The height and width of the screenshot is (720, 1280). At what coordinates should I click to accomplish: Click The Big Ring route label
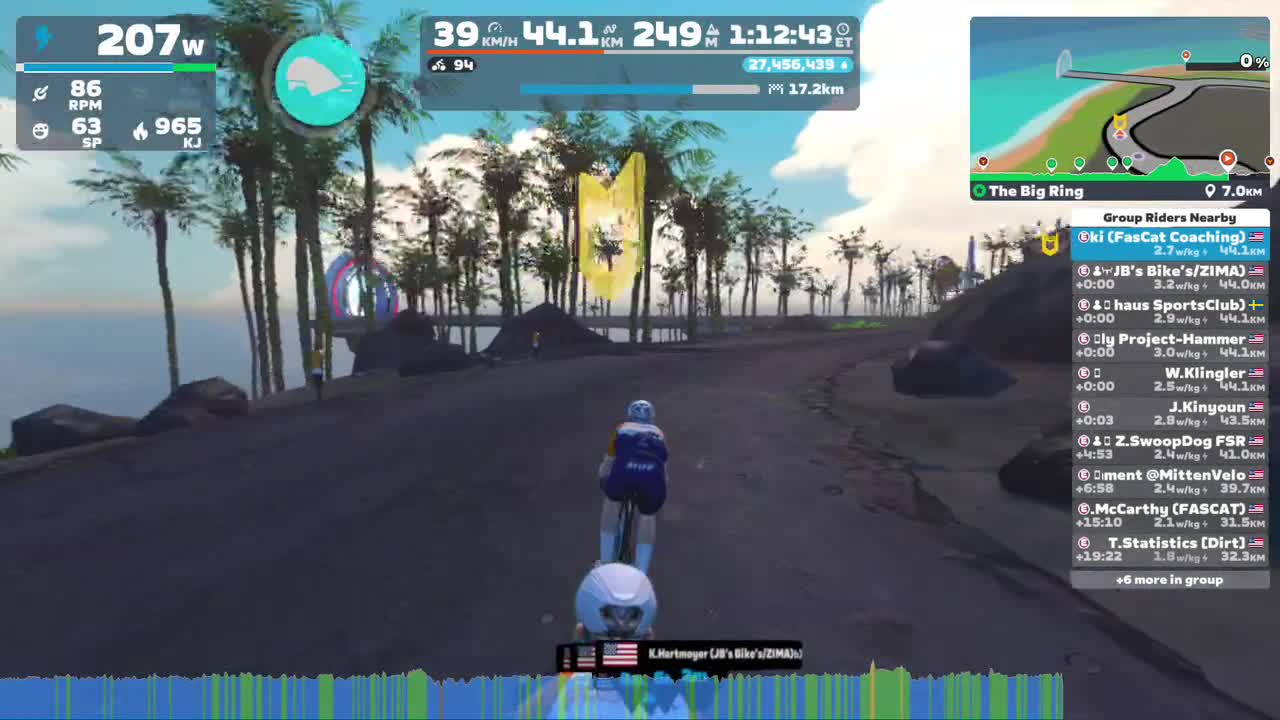pyautogui.click(x=1040, y=191)
